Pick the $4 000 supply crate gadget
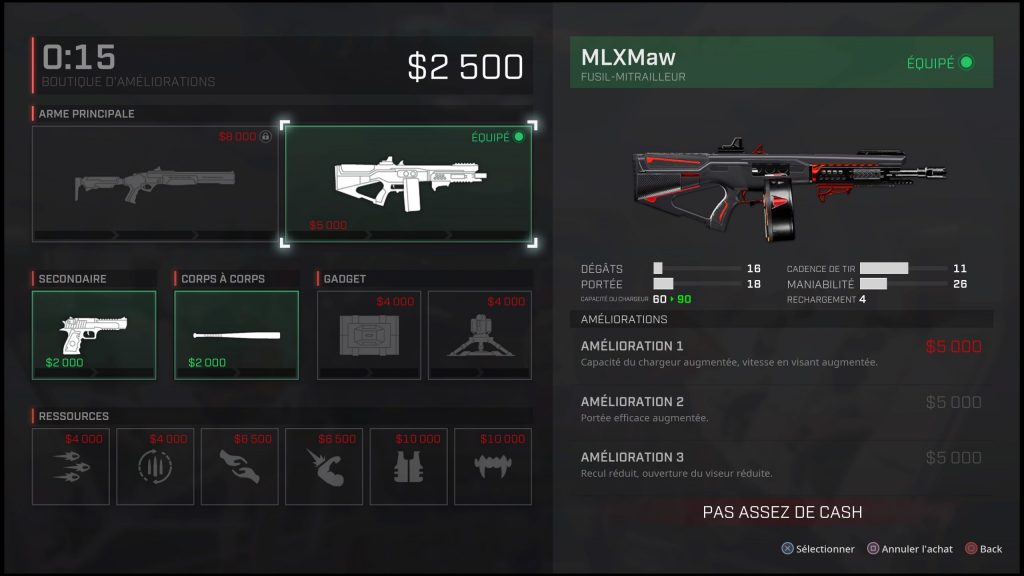Viewport: 1024px width, 576px height. (369, 335)
